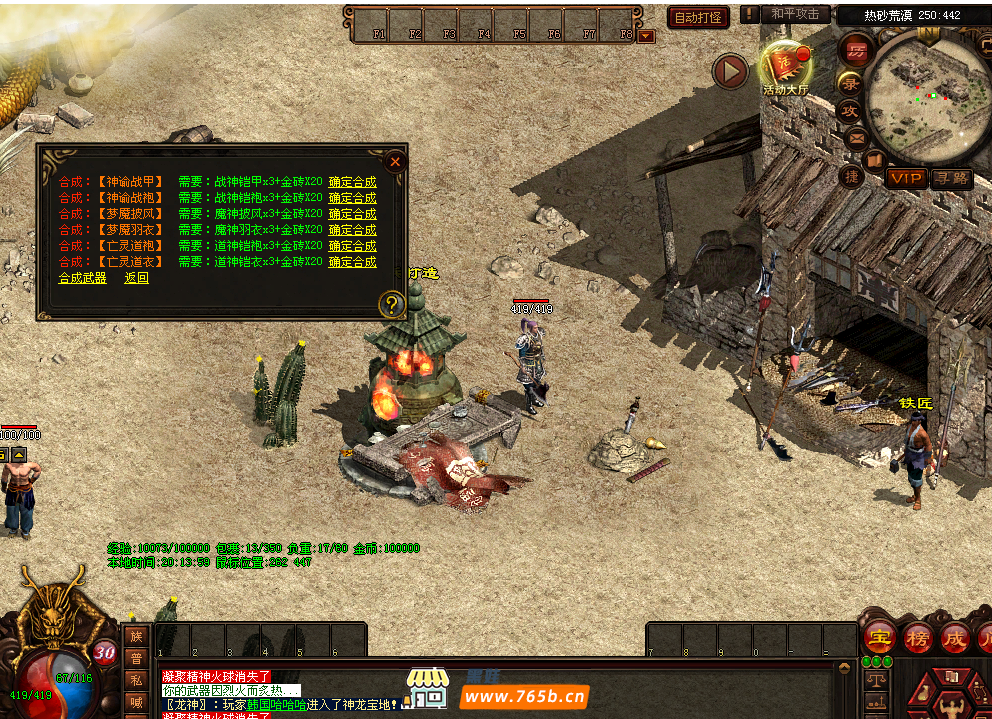This screenshot has height=719, width=992.
Task: Switch the 和平攻击 attack mode
Action: pos(795,14)
